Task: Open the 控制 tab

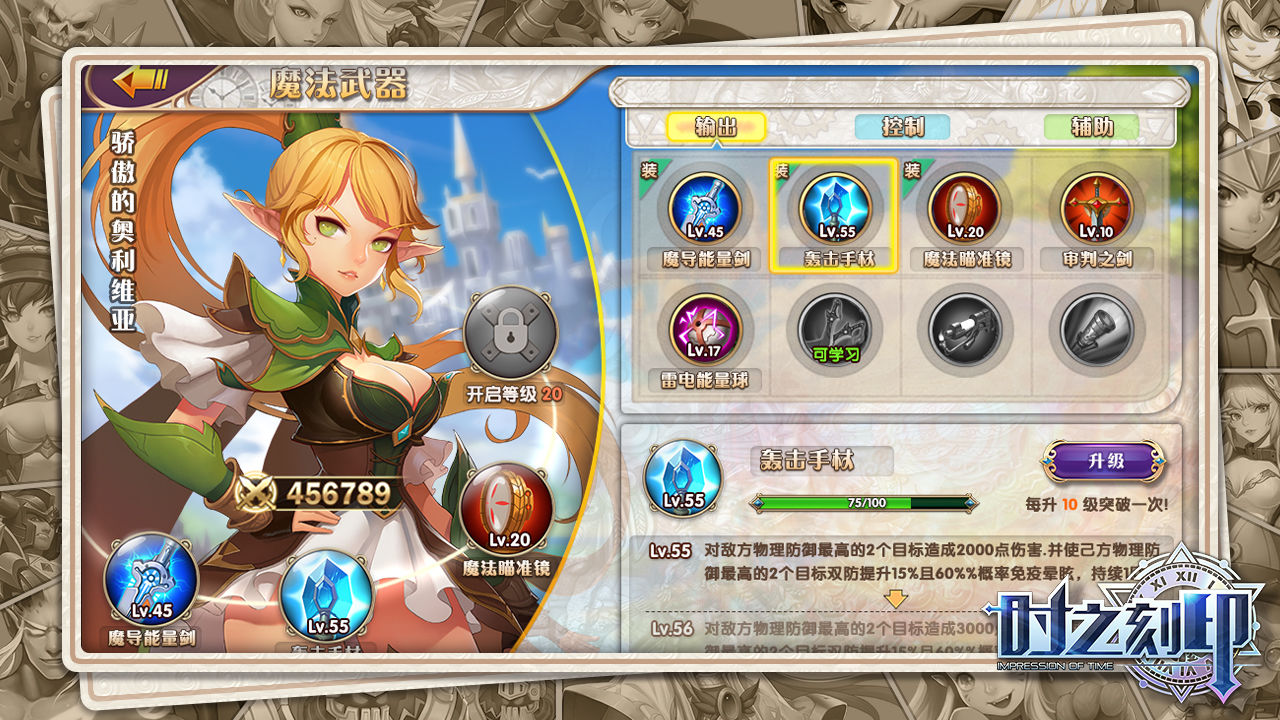Action: [902, 127]
